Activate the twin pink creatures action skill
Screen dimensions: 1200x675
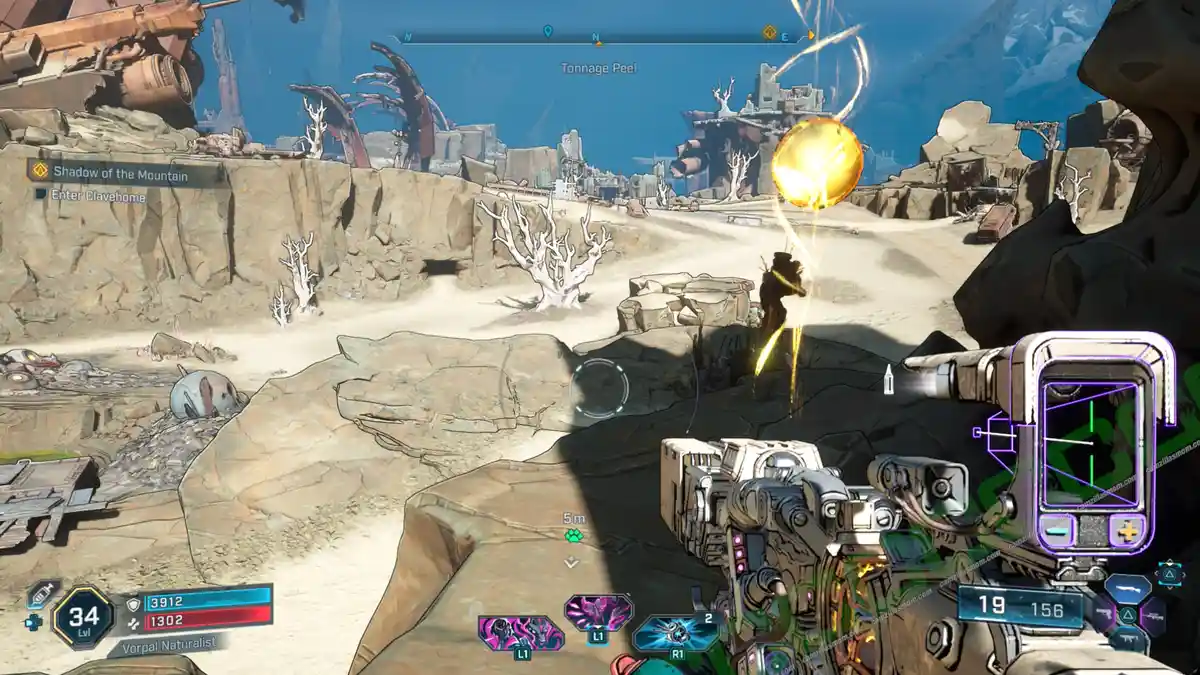(x=520, y=634)
